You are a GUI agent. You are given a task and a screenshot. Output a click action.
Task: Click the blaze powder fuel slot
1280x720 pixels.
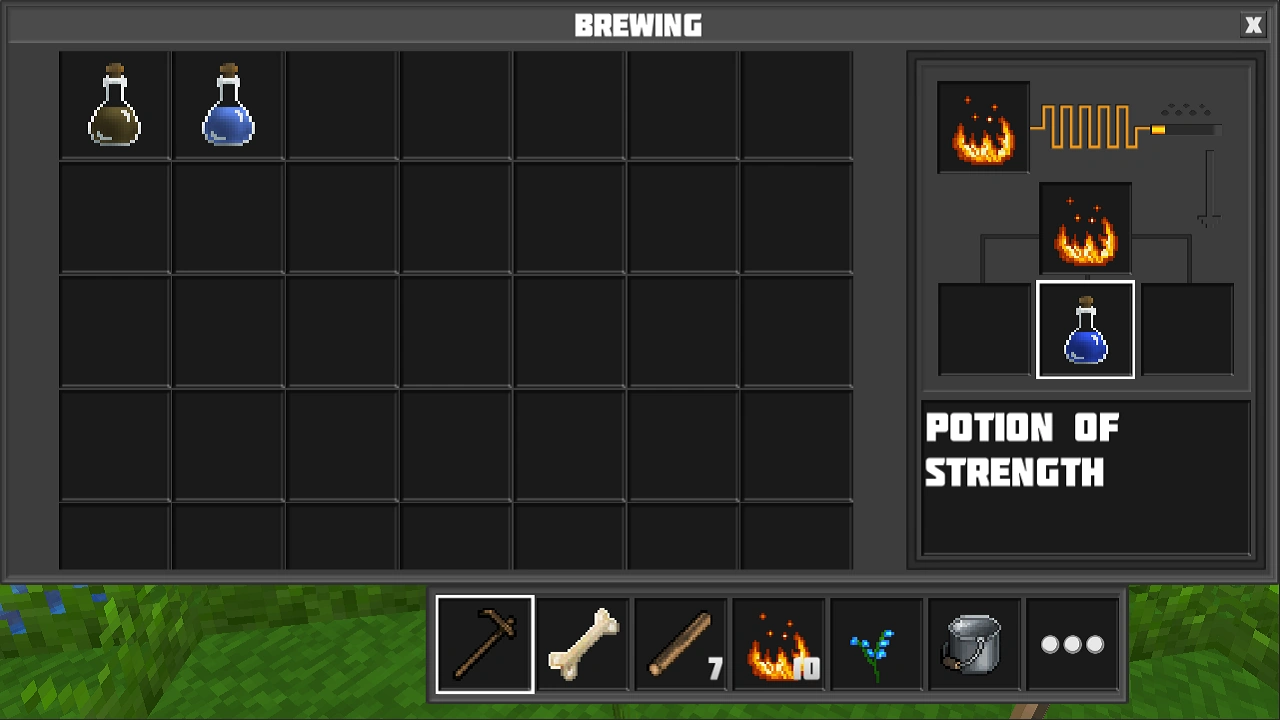pos(982,126)
